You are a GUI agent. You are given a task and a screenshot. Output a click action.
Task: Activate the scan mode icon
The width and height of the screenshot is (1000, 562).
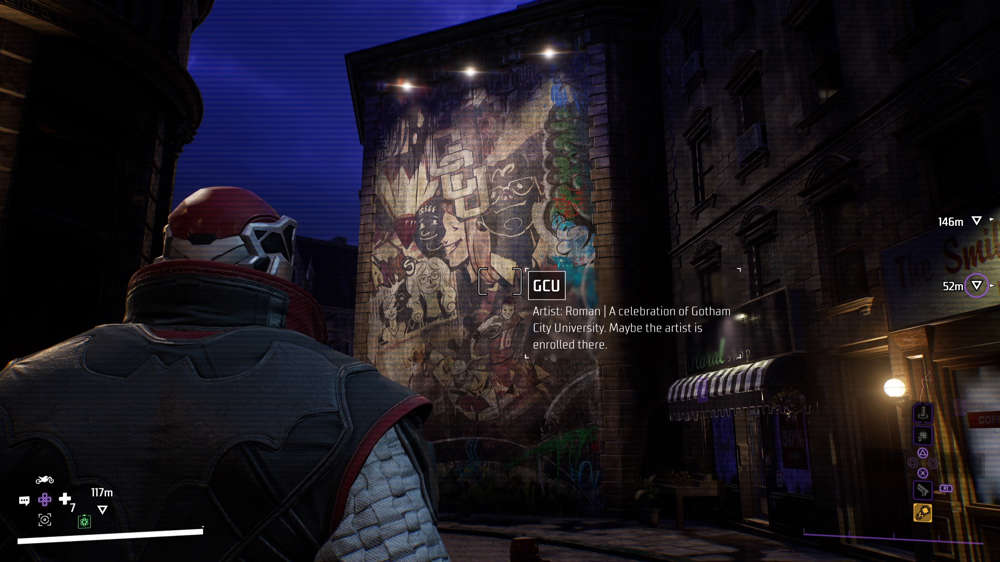(x=45, y=520)
